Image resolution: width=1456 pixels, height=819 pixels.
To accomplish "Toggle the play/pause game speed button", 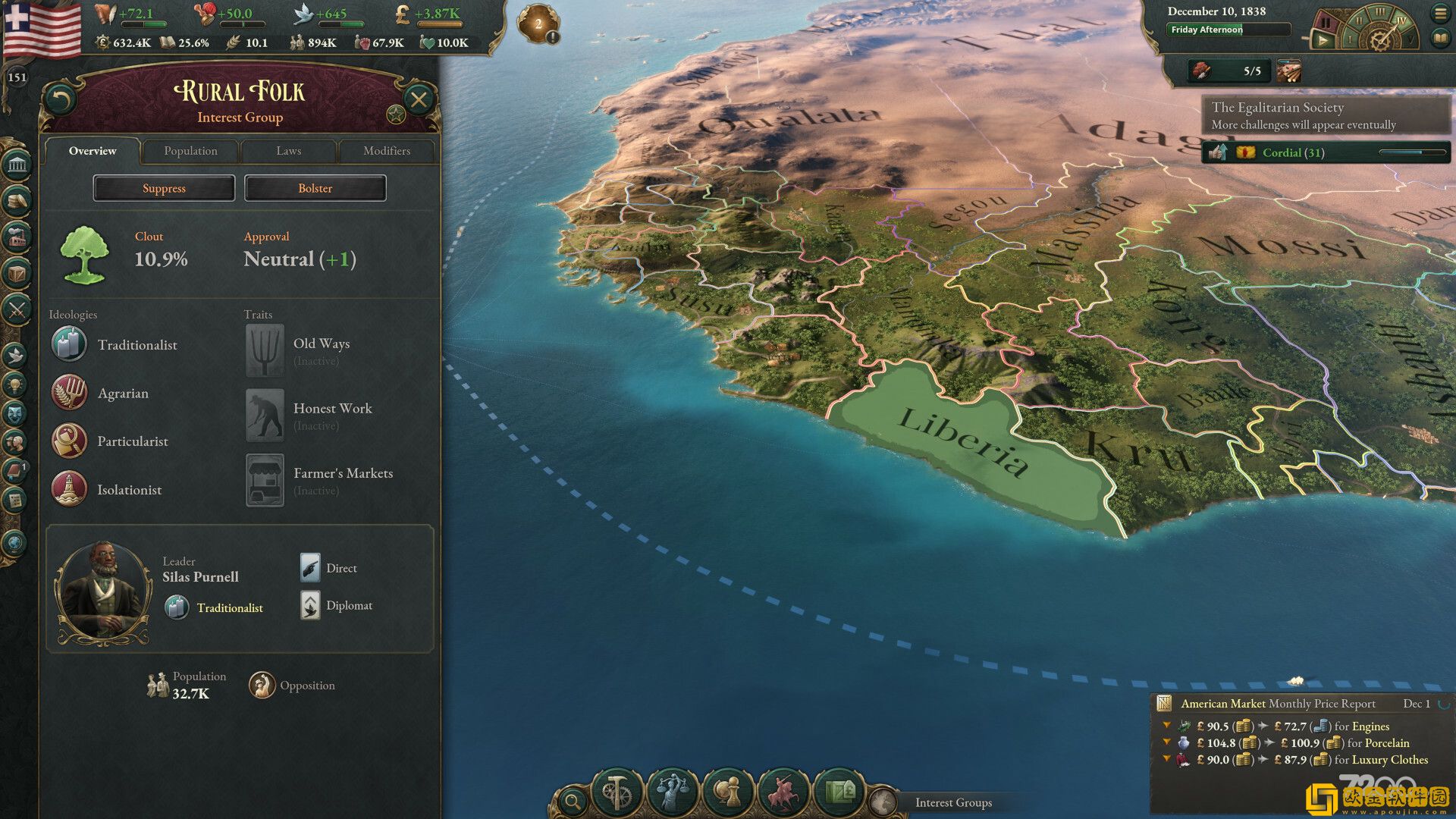I will pos(1322,40).
